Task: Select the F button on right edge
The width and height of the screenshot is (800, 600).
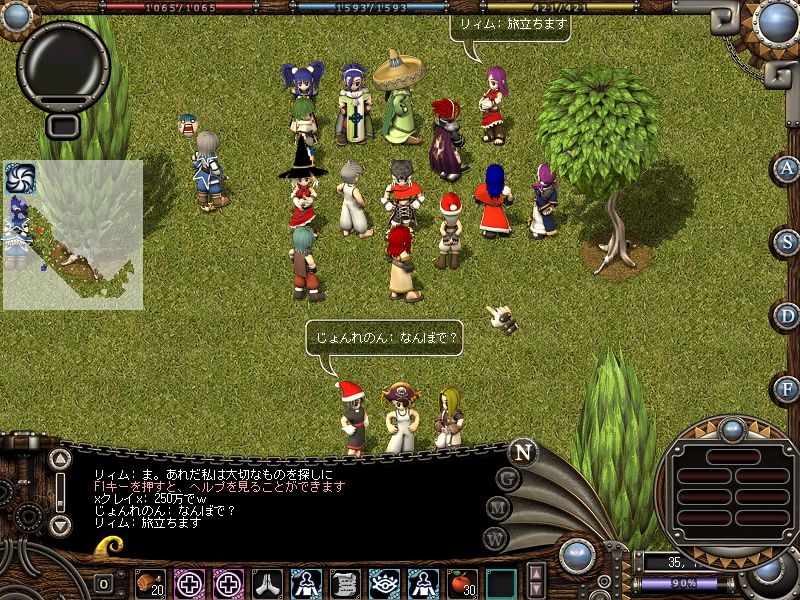Action: tap(788, 388)
